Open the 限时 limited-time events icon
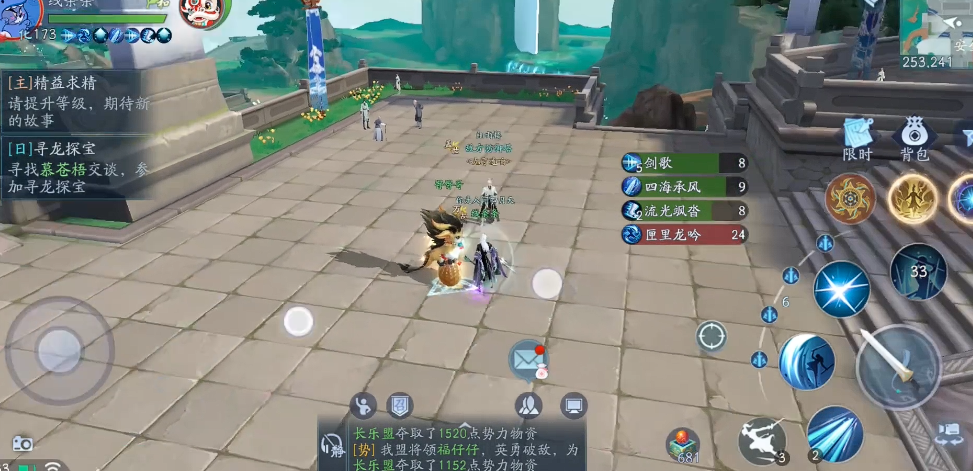Screen dimensions: 973x471 click(x=858, y=138)
